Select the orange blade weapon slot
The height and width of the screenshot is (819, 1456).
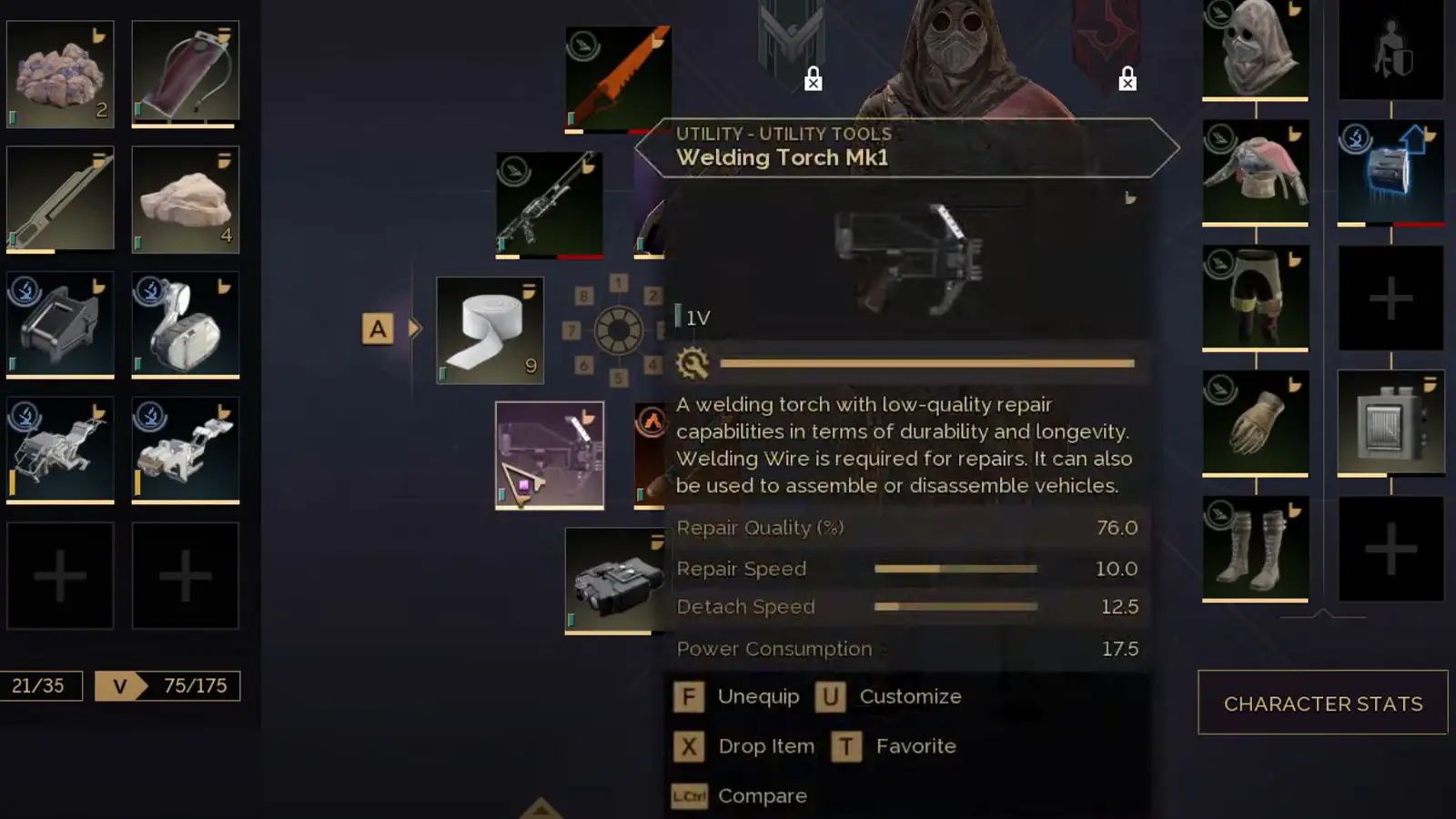tap(618, 79)
